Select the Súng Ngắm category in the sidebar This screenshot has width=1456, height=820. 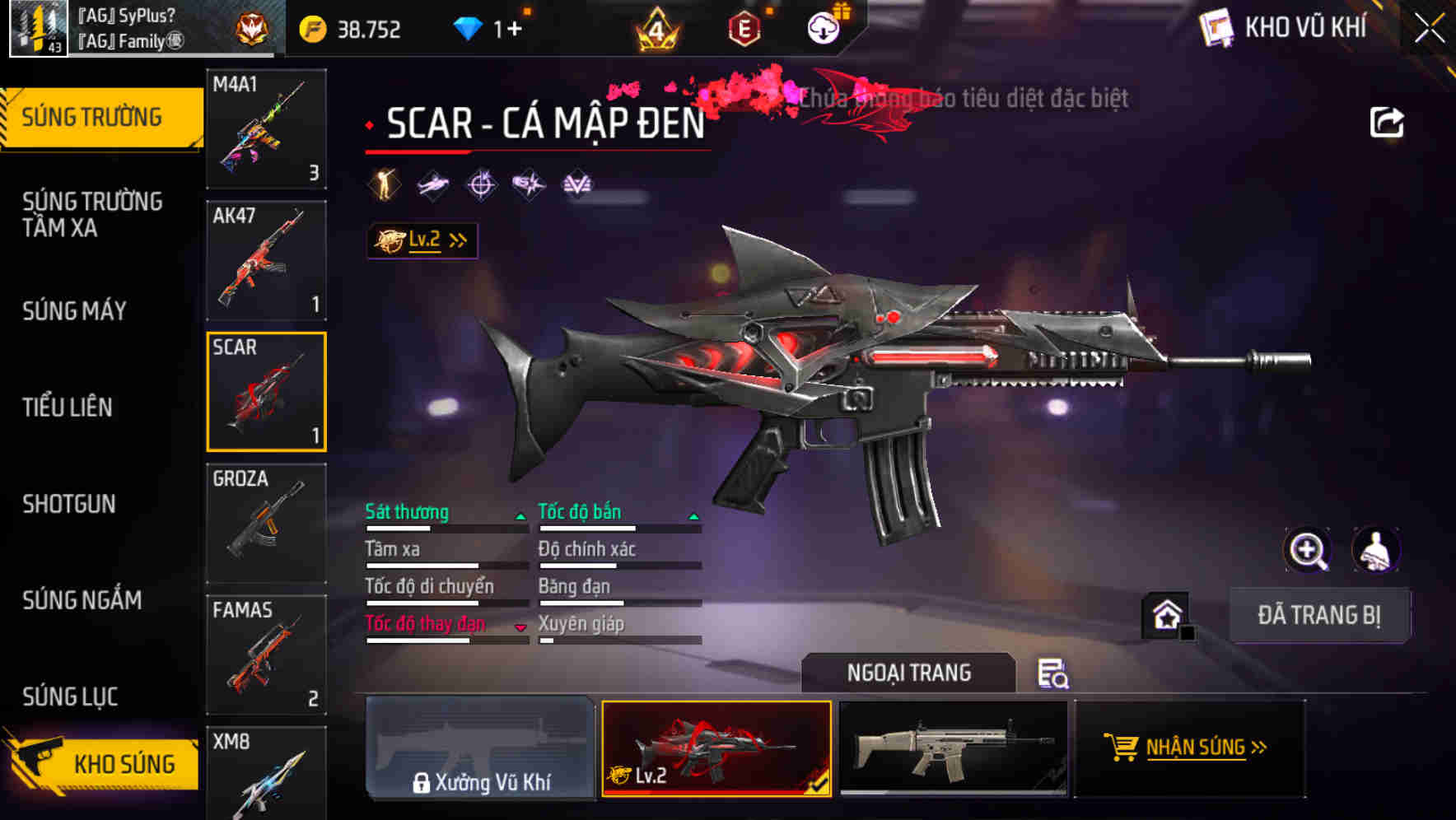coord(82,601)
